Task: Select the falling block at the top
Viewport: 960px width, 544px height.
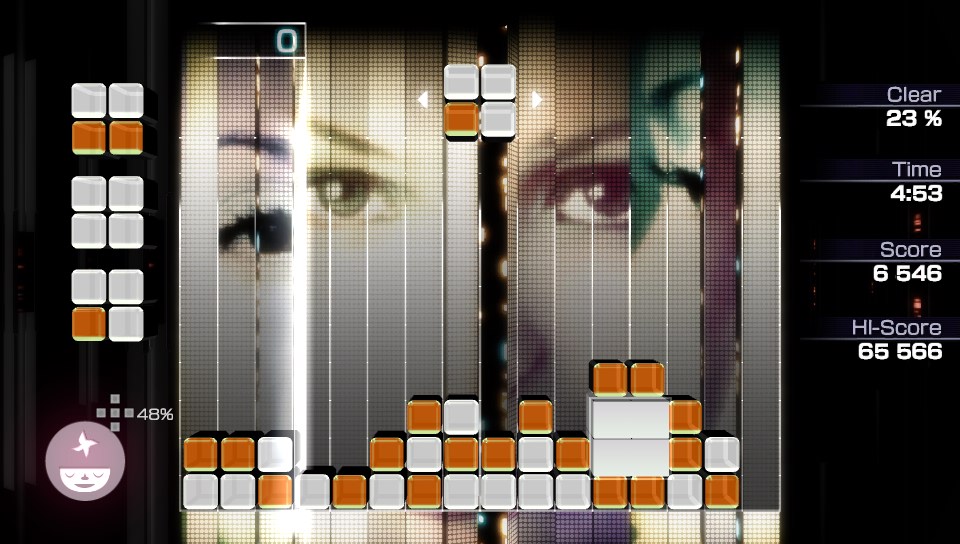Action: click(480, 100)
